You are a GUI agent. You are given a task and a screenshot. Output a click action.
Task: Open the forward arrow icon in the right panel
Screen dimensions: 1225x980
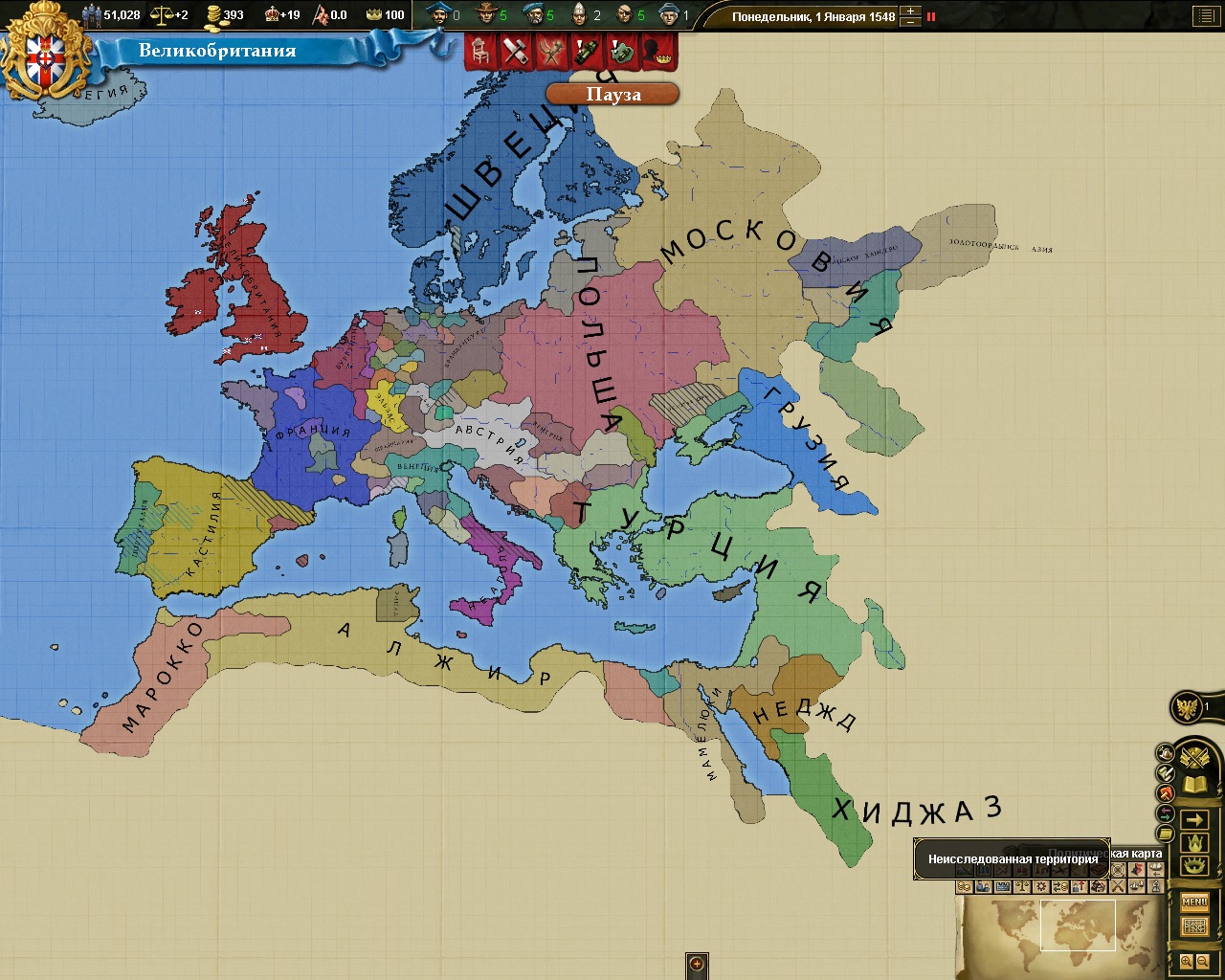click(1195, 818)
